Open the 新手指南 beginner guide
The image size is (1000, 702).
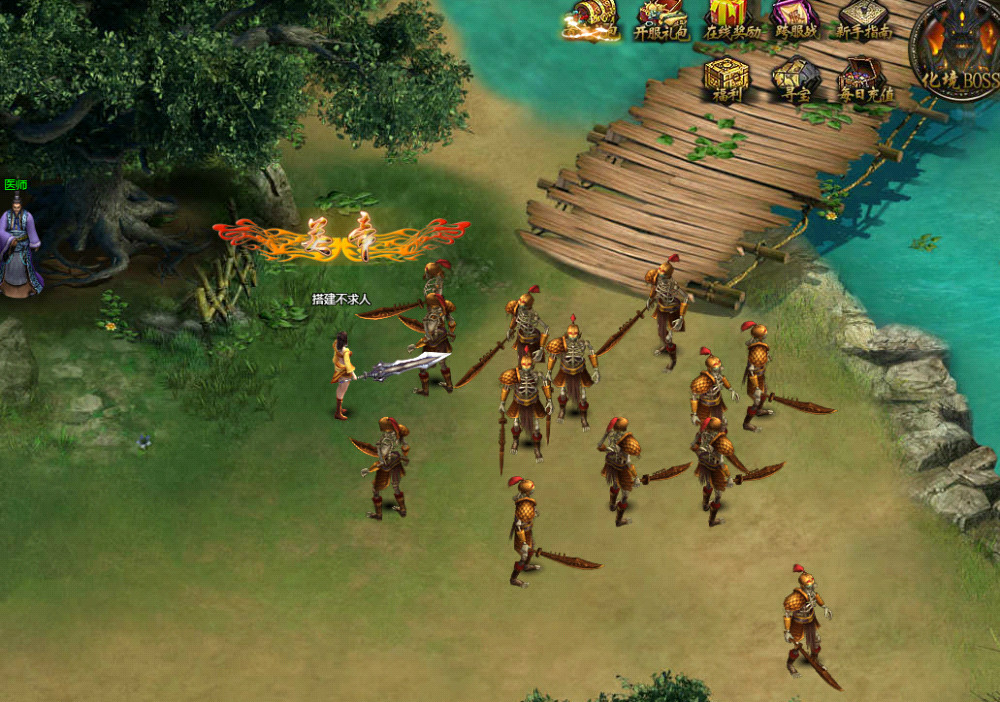click(x=863, y=18)
